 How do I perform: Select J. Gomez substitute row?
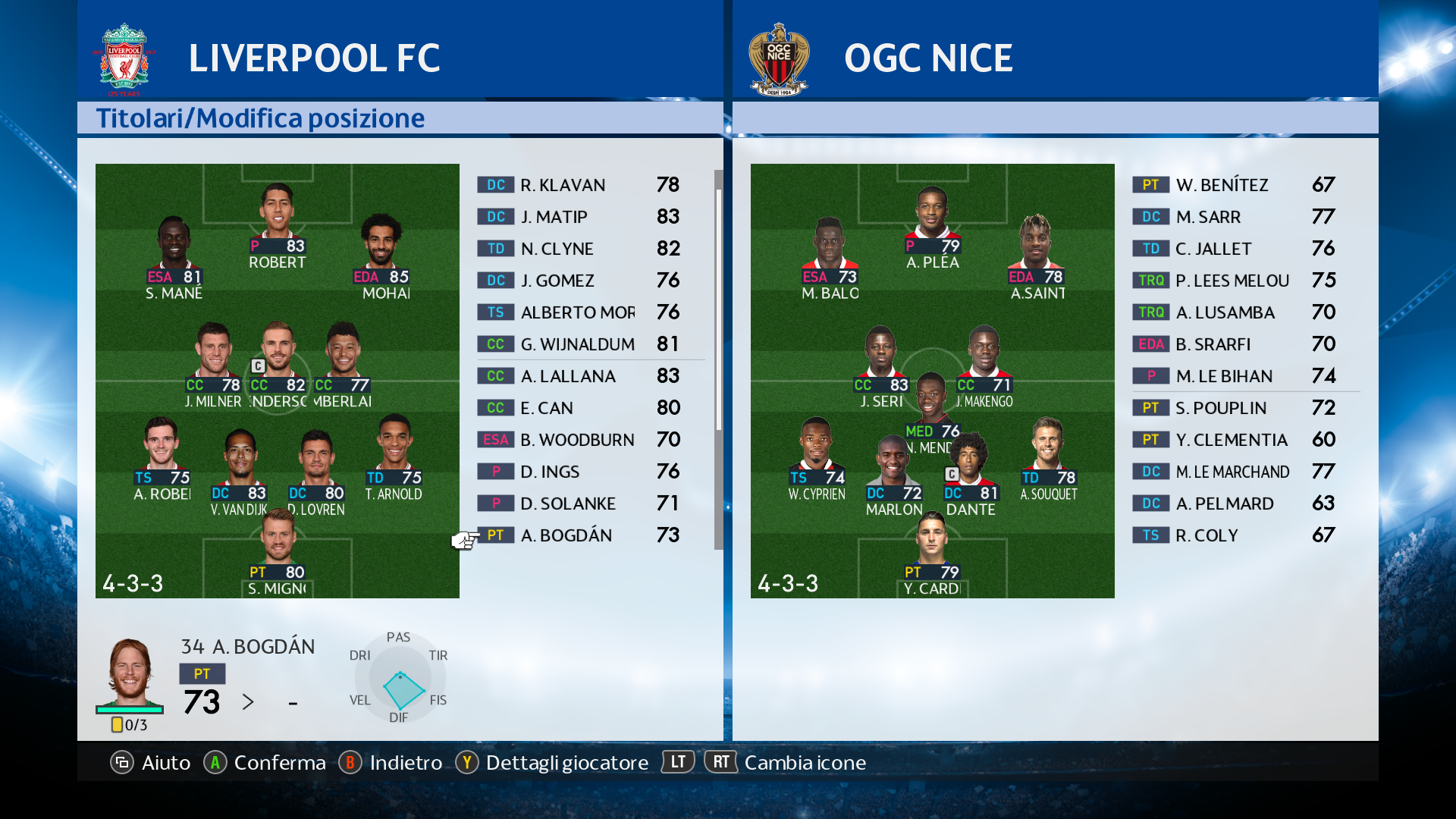click(x=580, y=281)
